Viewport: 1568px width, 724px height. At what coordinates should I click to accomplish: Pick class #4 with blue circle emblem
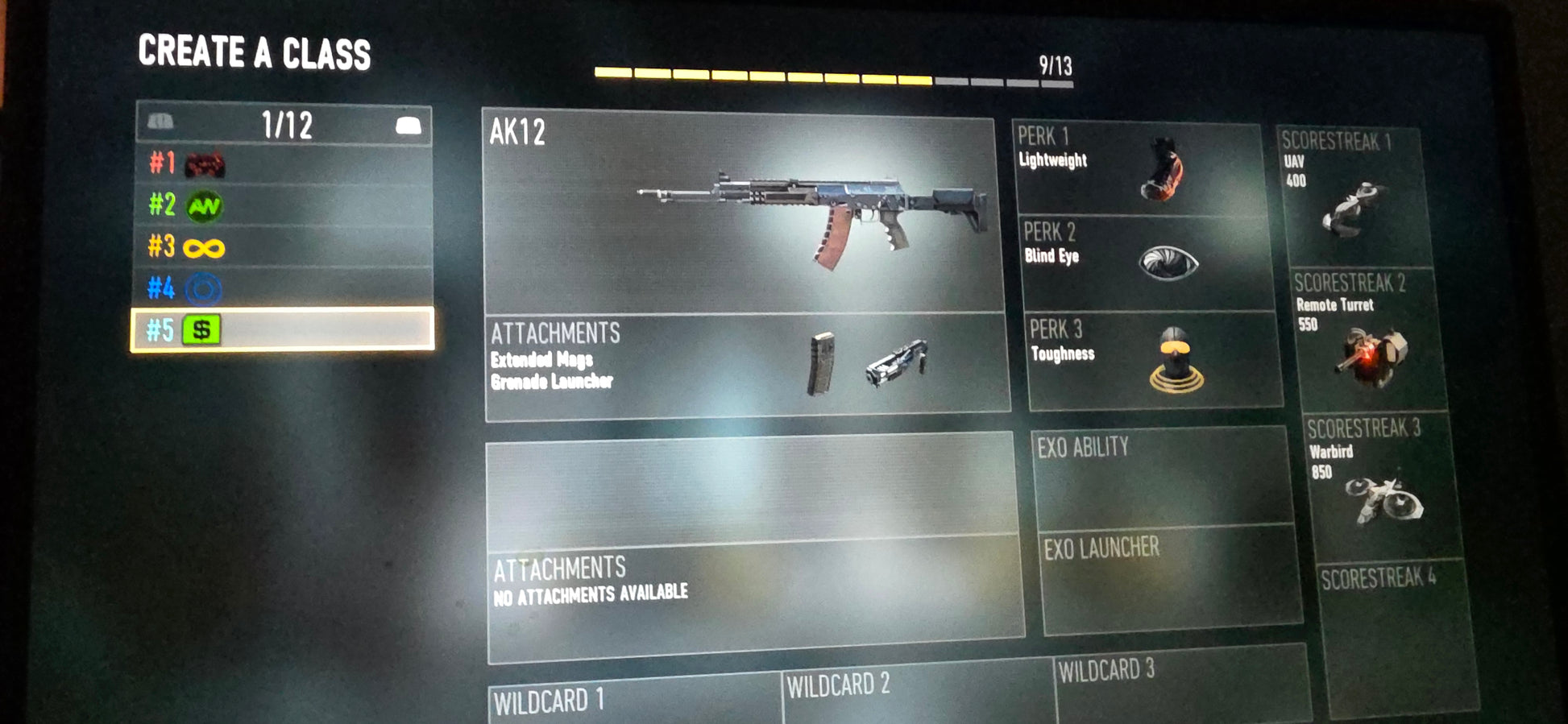coord(284,288)
